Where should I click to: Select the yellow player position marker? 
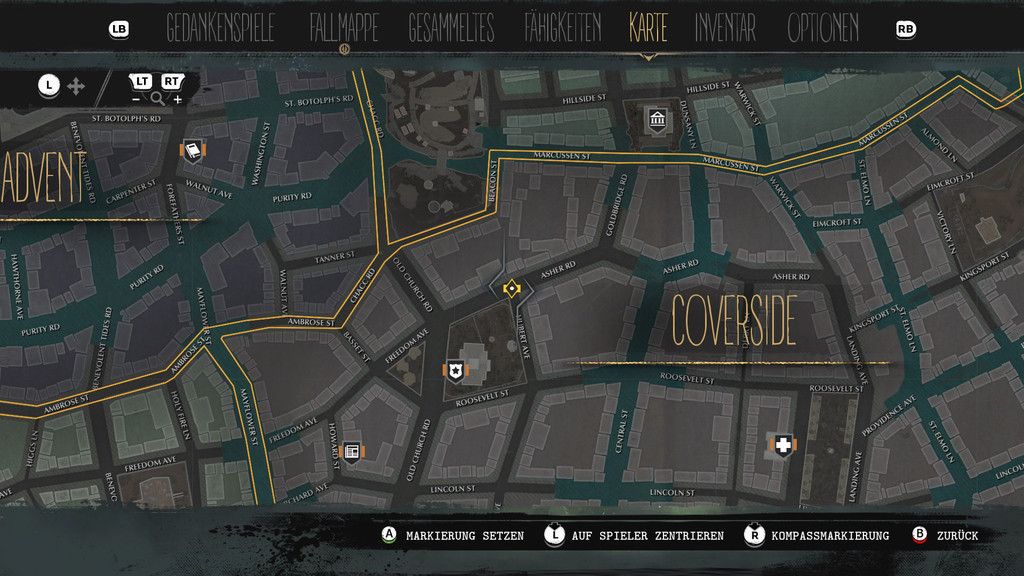[x=511, y=289]
